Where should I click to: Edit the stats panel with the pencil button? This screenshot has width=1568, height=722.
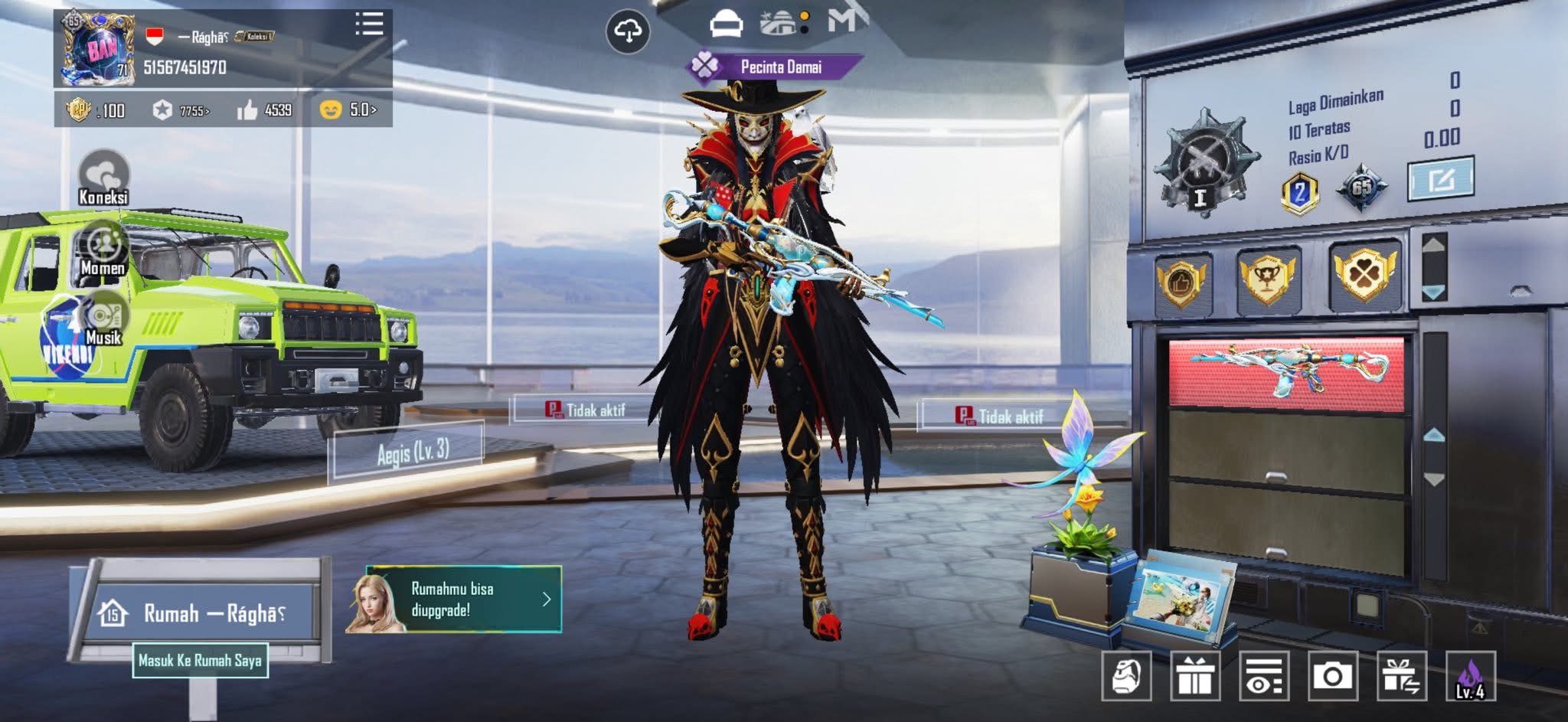click(x=1440, y=179)
